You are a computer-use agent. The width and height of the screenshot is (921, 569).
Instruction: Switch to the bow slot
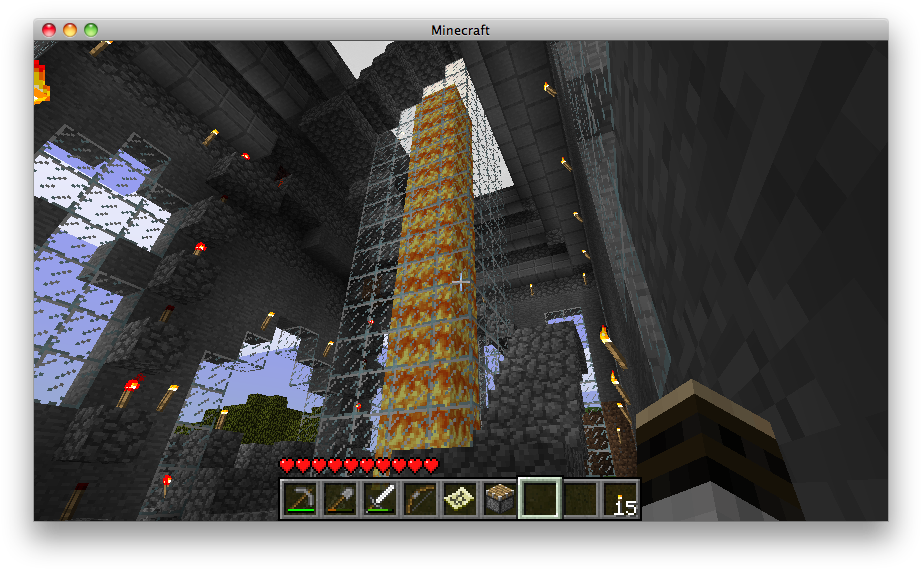coord(419,498)
